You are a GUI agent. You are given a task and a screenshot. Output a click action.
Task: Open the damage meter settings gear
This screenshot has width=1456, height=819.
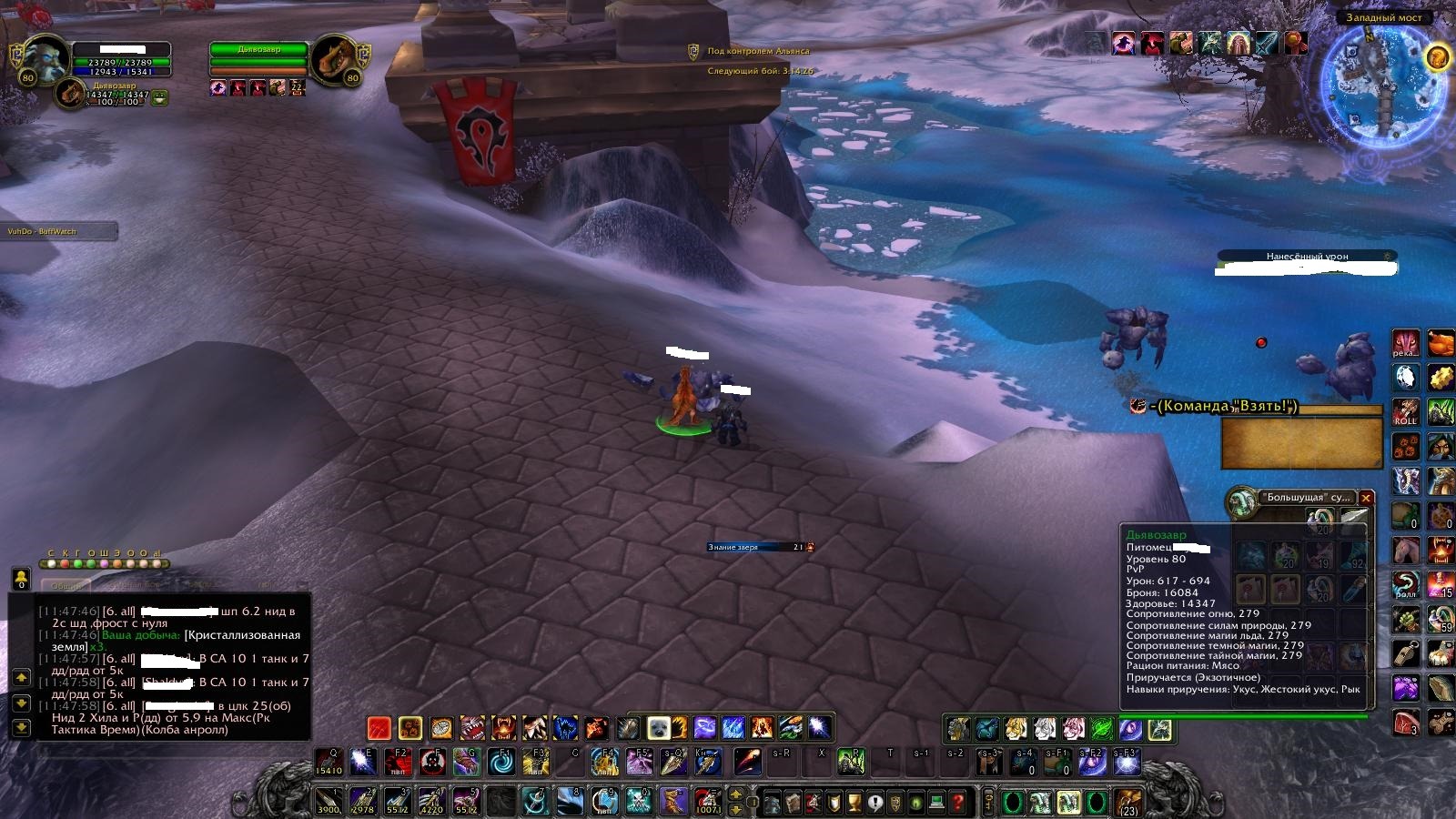(x=1388, y=257)
